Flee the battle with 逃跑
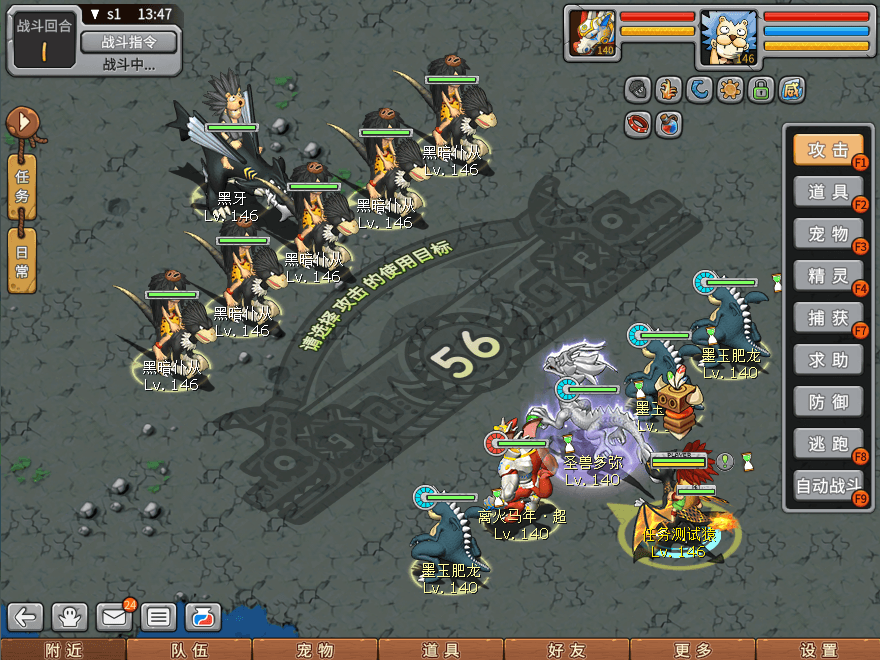 (x=828, y=444)
